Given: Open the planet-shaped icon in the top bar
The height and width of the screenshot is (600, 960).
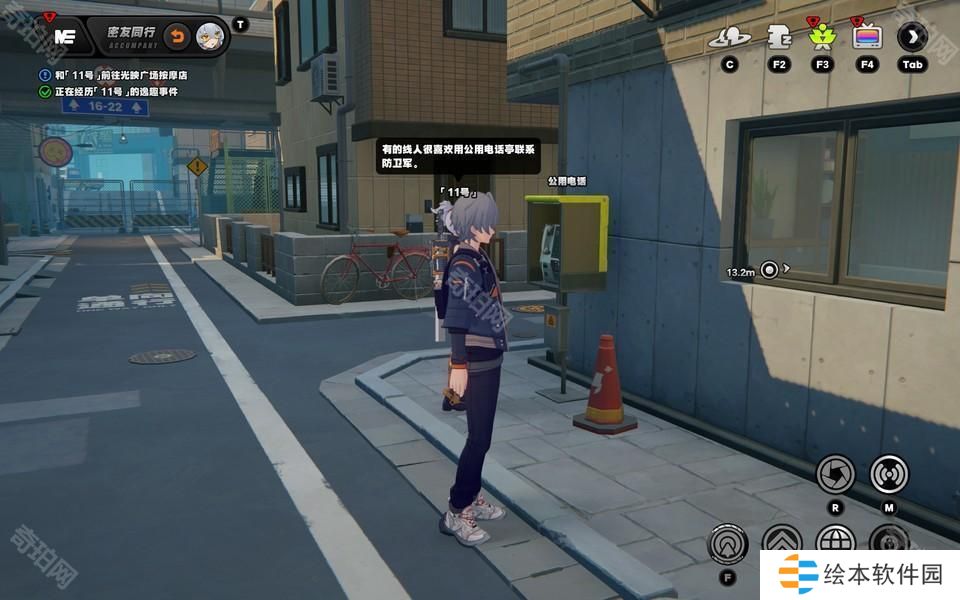Looking at the screenshot, I should click(729, 38).
